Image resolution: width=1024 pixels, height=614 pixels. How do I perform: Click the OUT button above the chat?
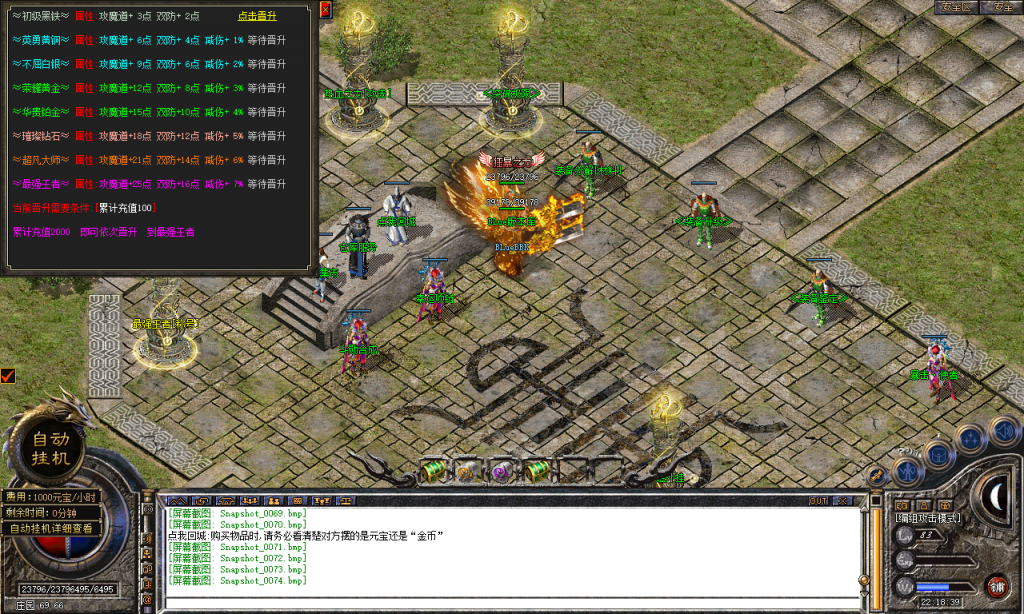[x=818, y=500]
